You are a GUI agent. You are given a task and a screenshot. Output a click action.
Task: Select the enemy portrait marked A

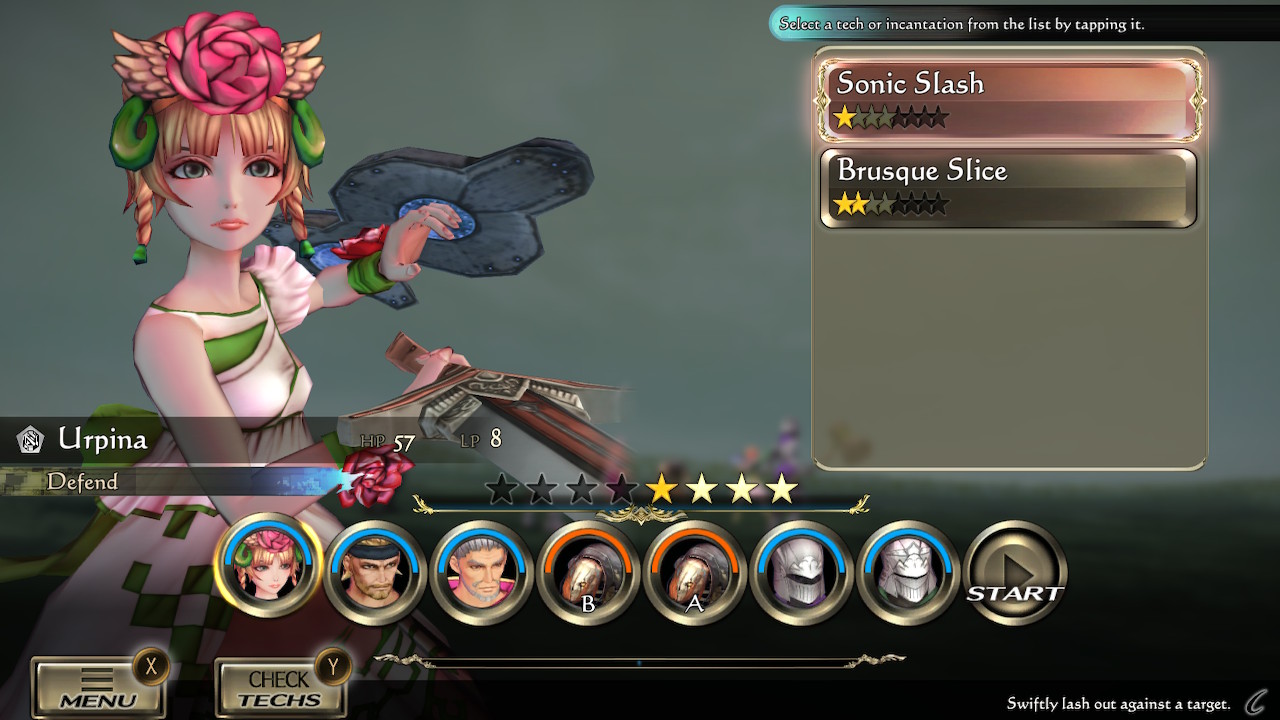(x=694, y=573)
